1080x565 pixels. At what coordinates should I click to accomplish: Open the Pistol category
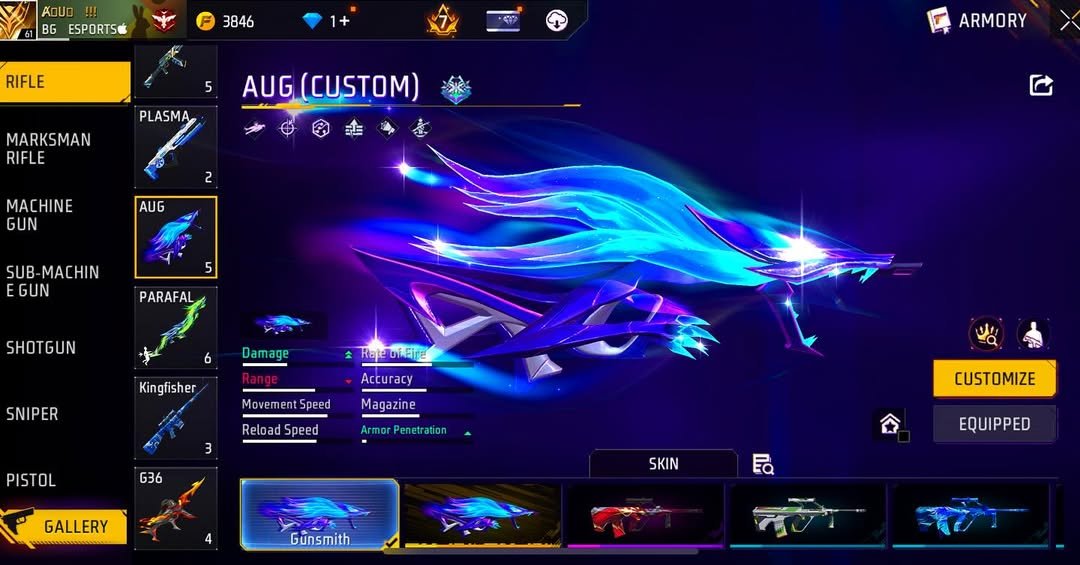pyautogui.click(x=31, y=480)
